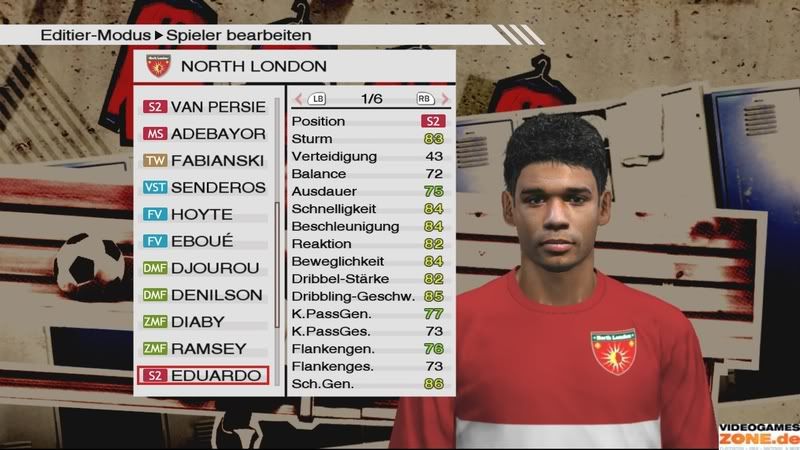Go to next stats page arrow

coord(441,99)
